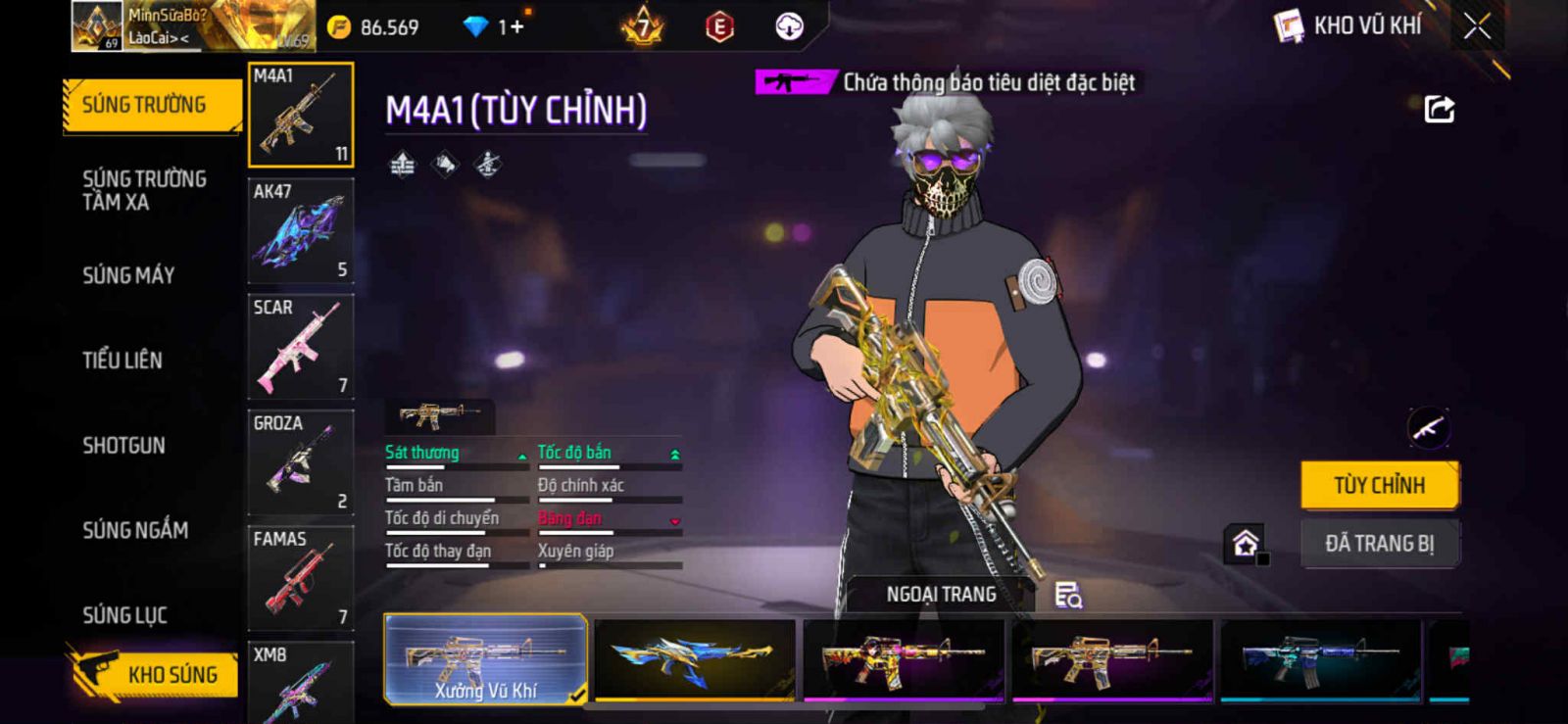Switch to Súng Trường Tầm Xa category
Viewport: 1568px width, 724px height.
(x=144, y=190)
